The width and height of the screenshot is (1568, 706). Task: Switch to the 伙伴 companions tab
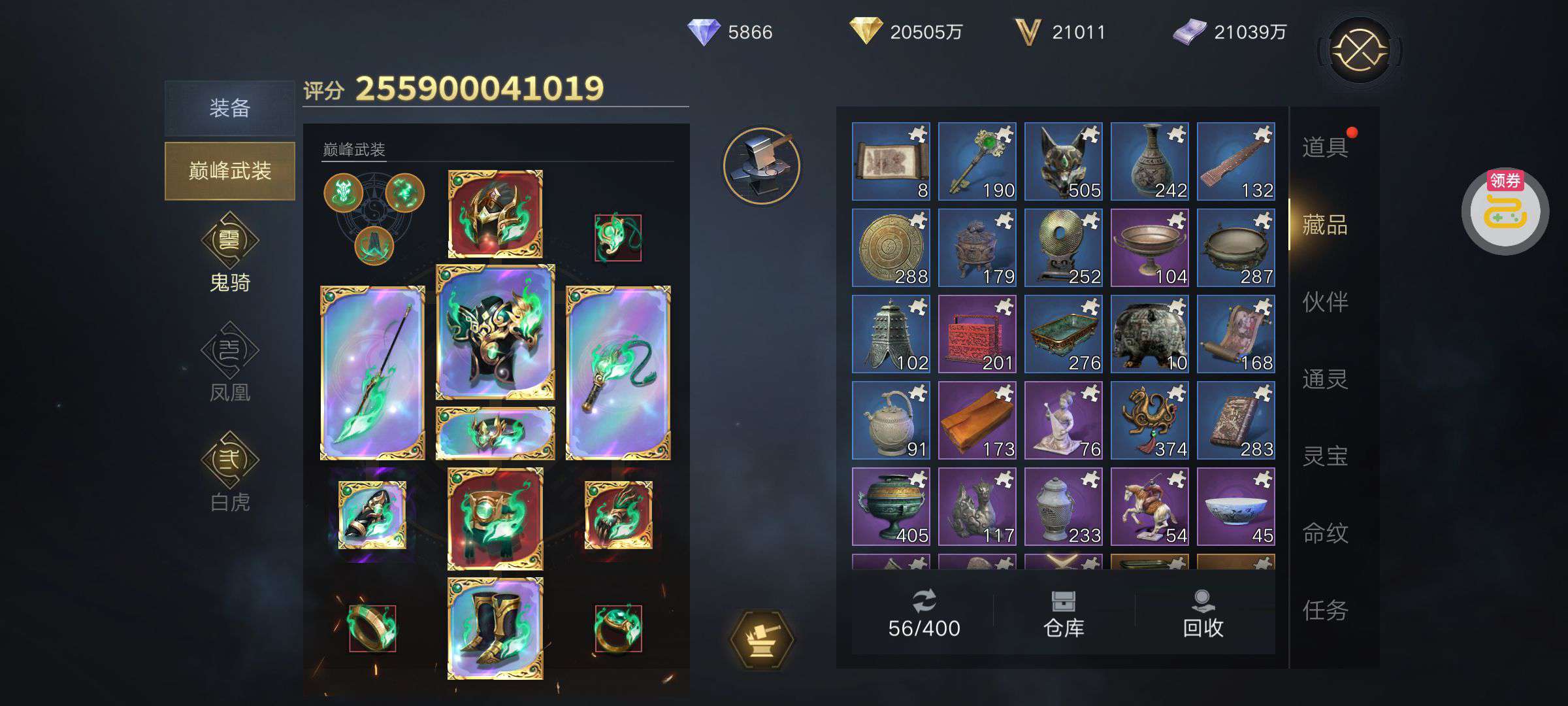[x=1325, y=302]
